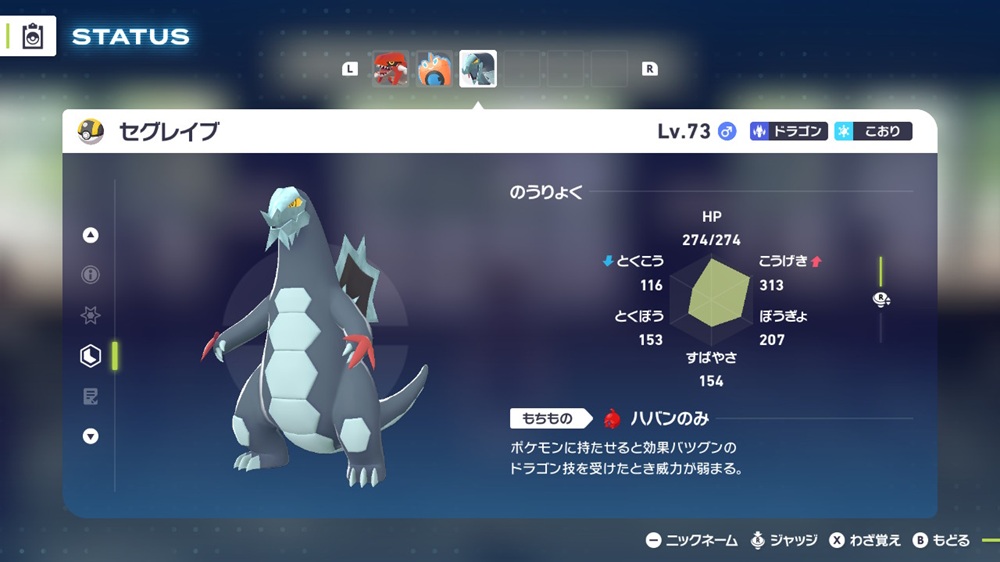Toggle the stat graph view icon
Viewport: 1000px width, 562px height.
881,299
